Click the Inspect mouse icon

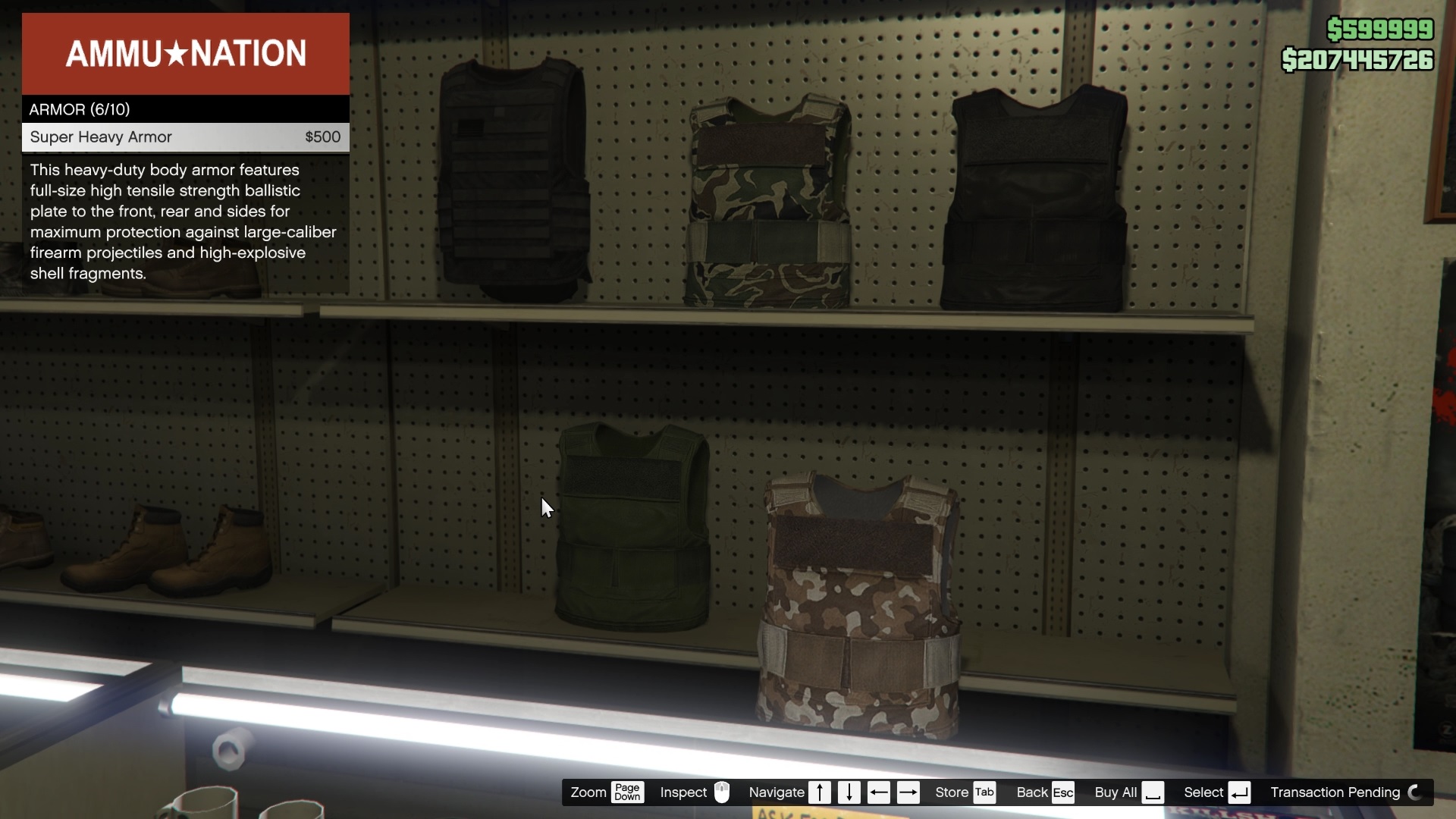[722, 792]
